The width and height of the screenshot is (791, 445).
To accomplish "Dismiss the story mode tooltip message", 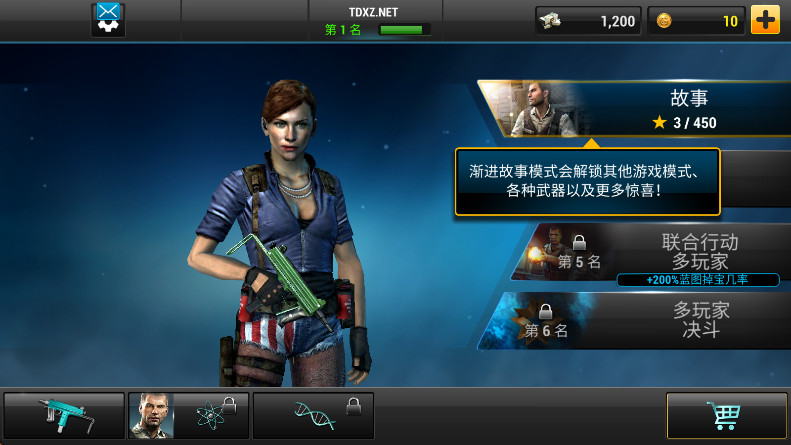I will [x=587, y=182].
